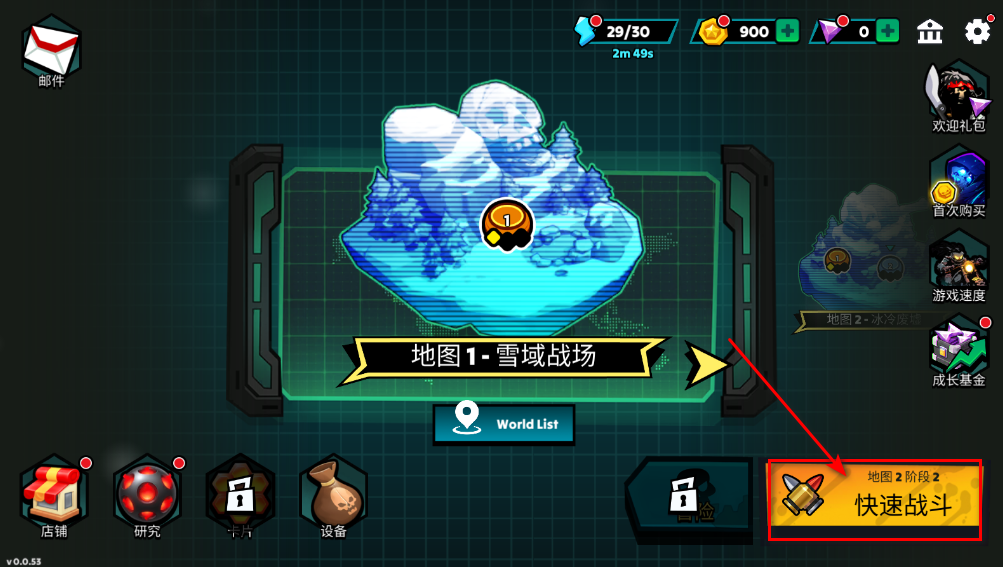
Task: Click the yellow arrow to next map
Action: coord(706,363)
